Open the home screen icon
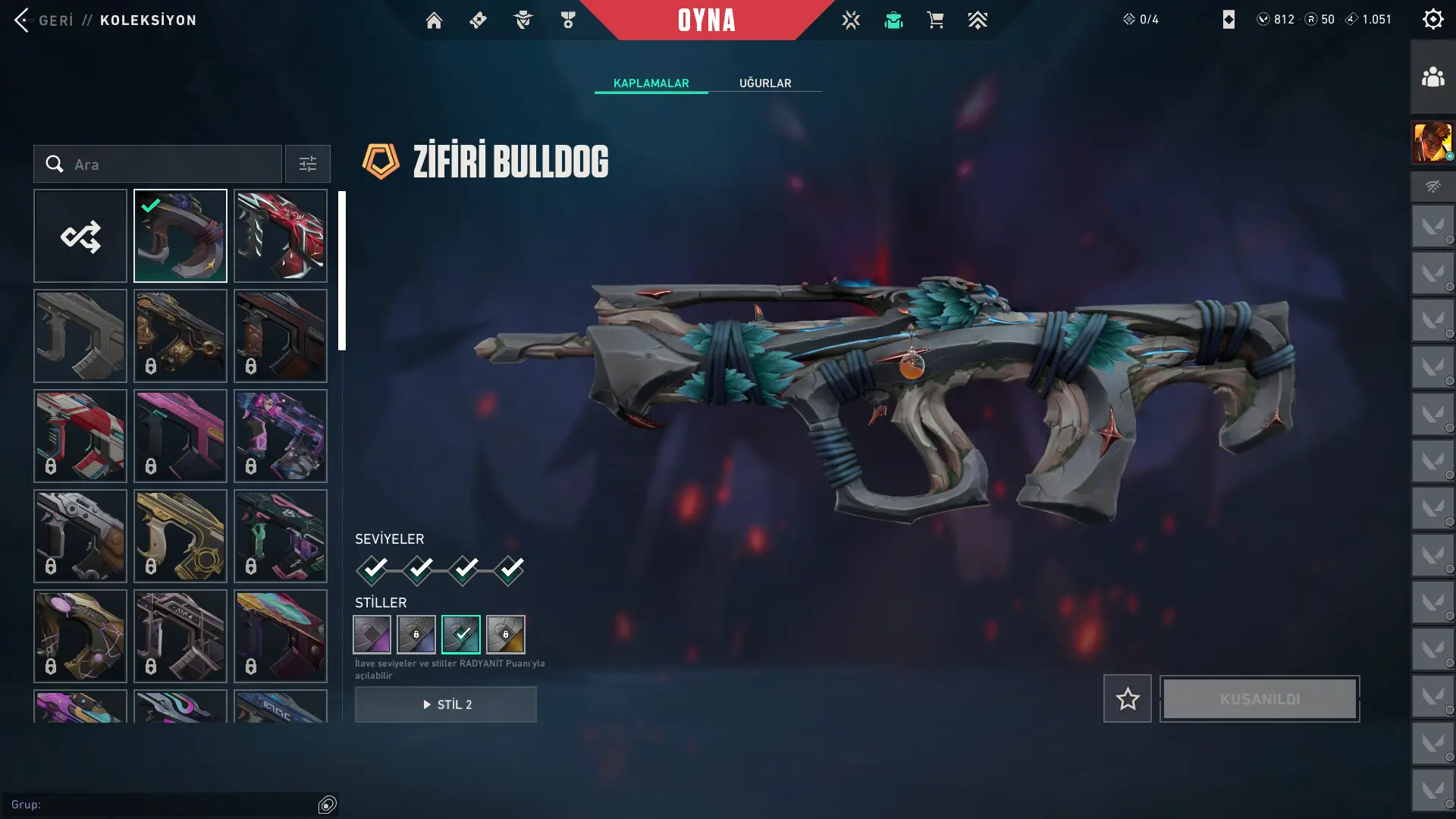This screenshot has width=1456, height=819. coord(434,20)
